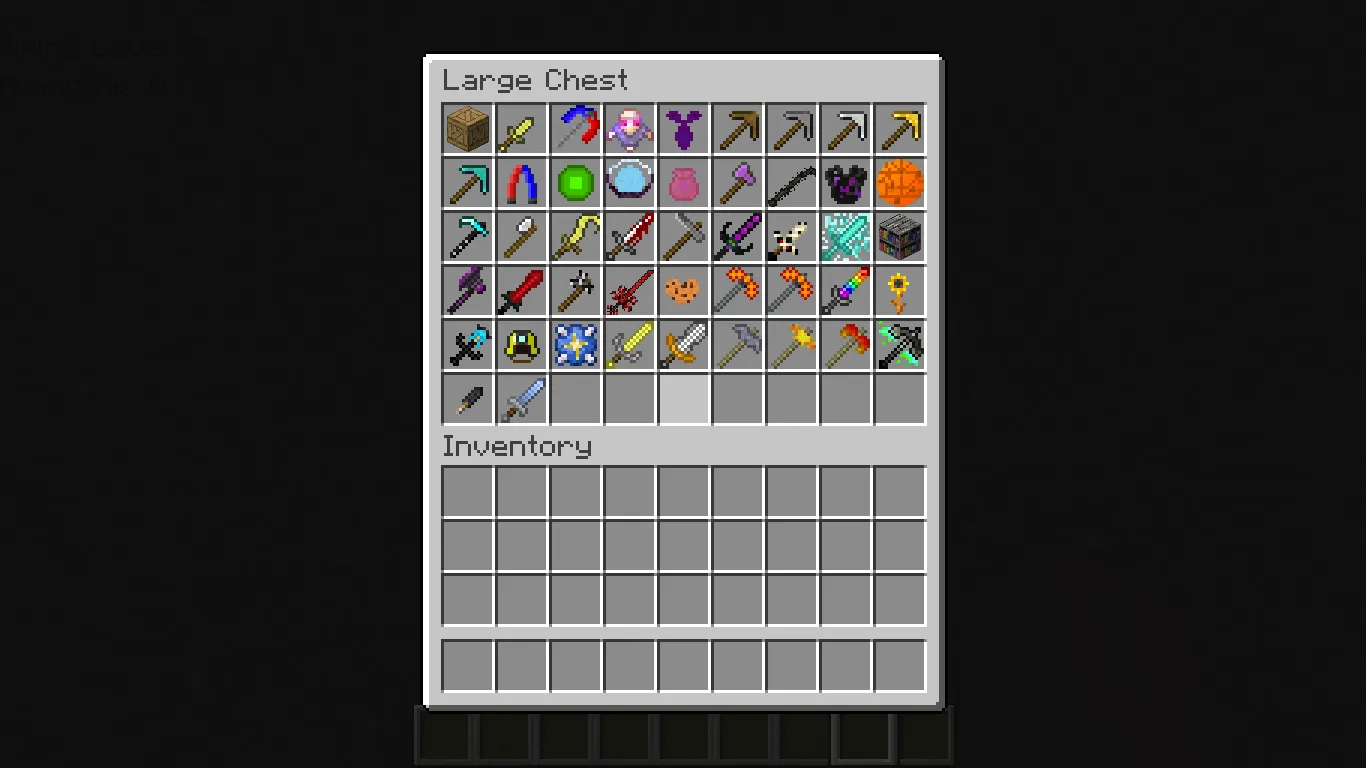Pick up the wooden crate block
This screenshot has height=768, width=1366.
click(467, 129)
